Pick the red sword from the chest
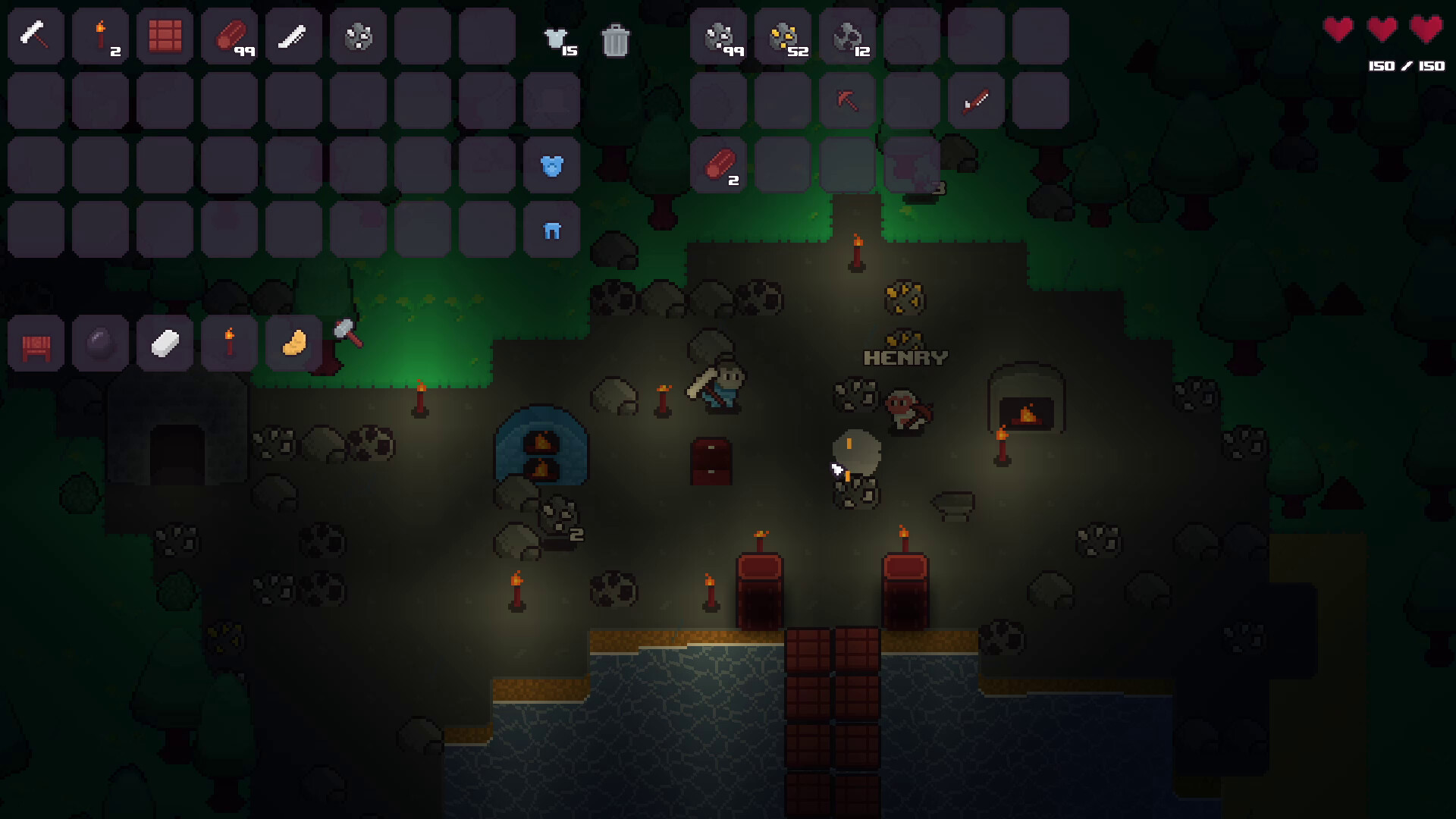Viewport: 1456px width, 819px height. coord(976,100)
